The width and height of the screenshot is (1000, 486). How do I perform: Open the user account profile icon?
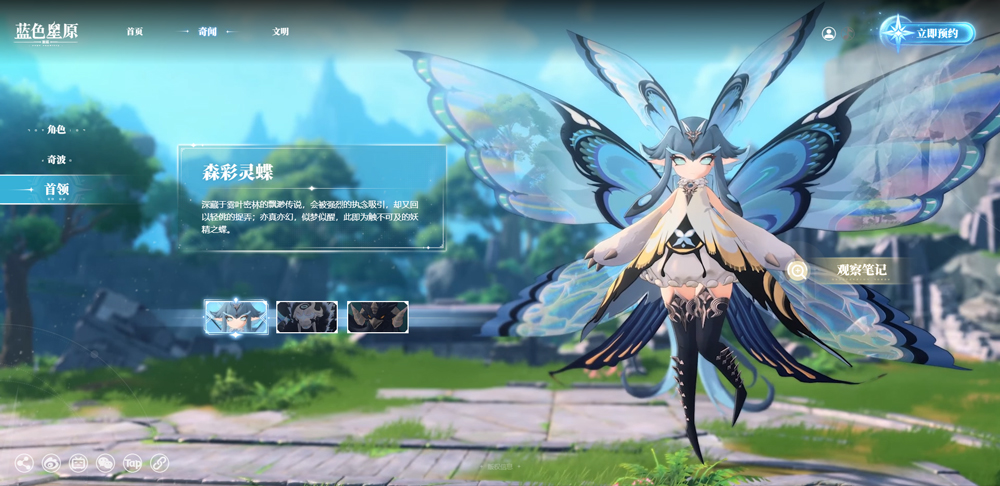point(829,33)
